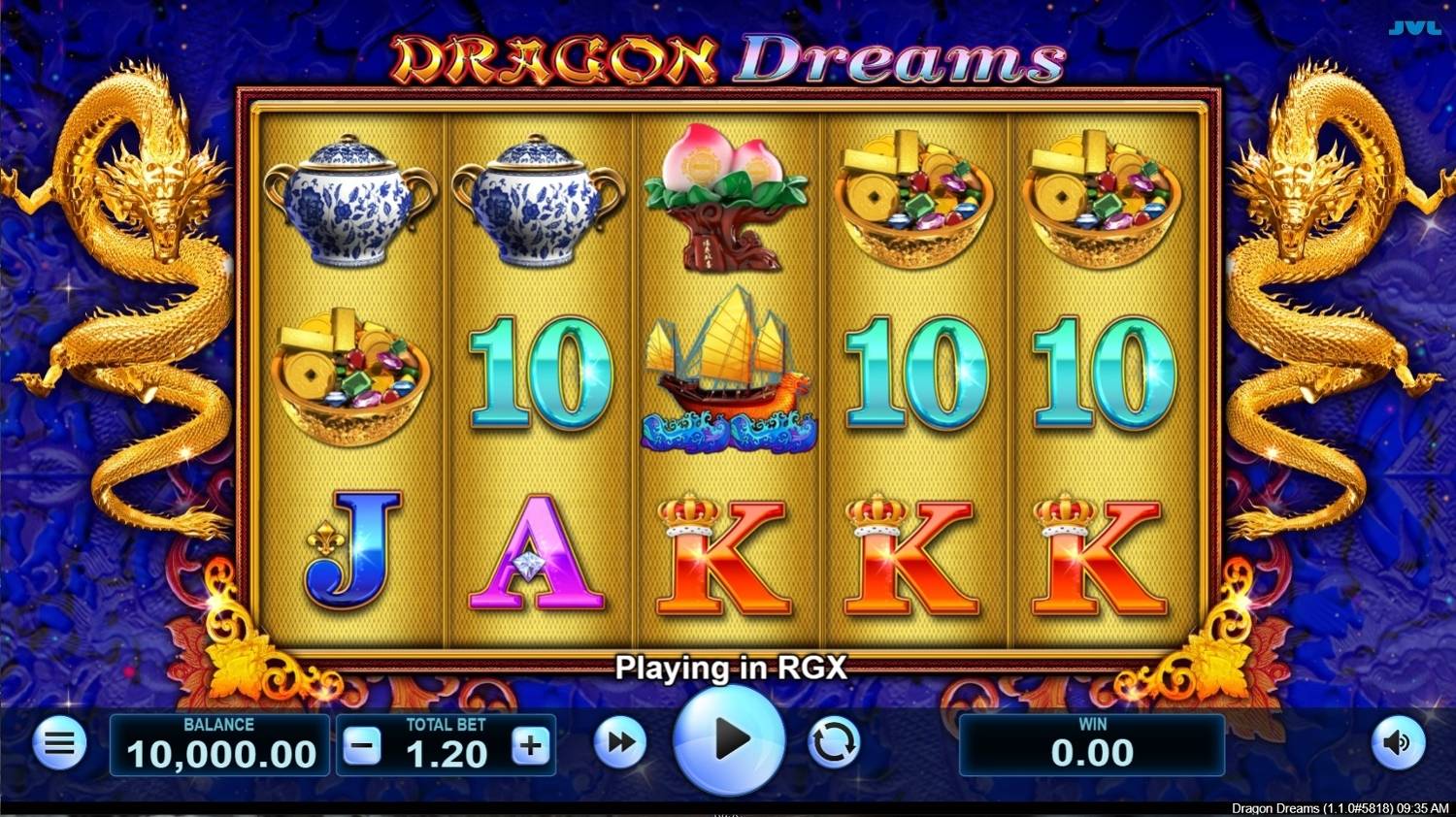Open the hamburger game menu
1456x817 pixels.
click(x=55, y=744)
